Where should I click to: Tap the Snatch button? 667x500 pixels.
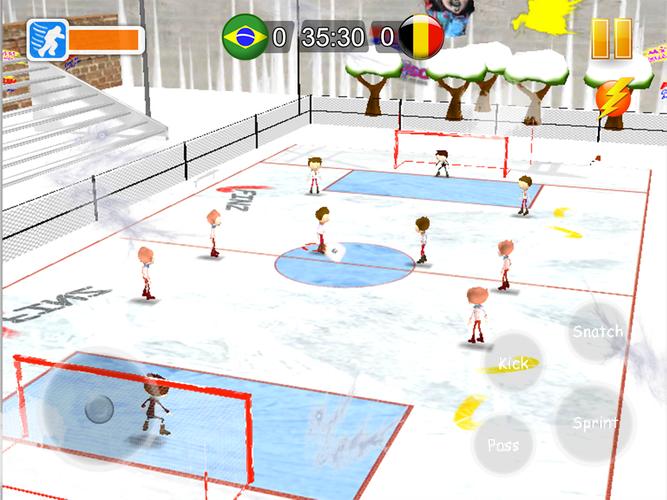(x=598, y=331)
